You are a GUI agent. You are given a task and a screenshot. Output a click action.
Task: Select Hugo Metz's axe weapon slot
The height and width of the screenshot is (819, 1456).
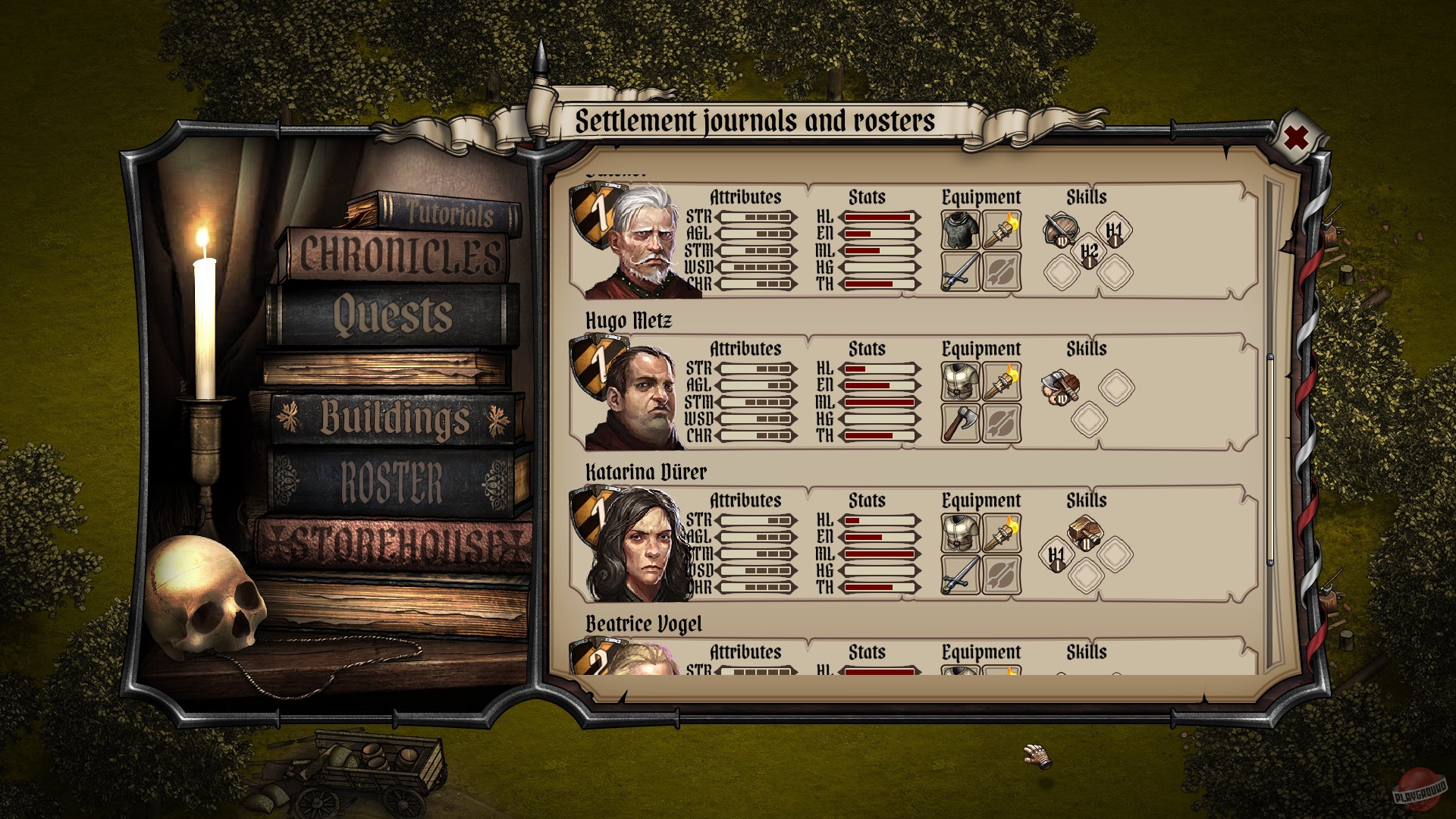coord(960,422)
